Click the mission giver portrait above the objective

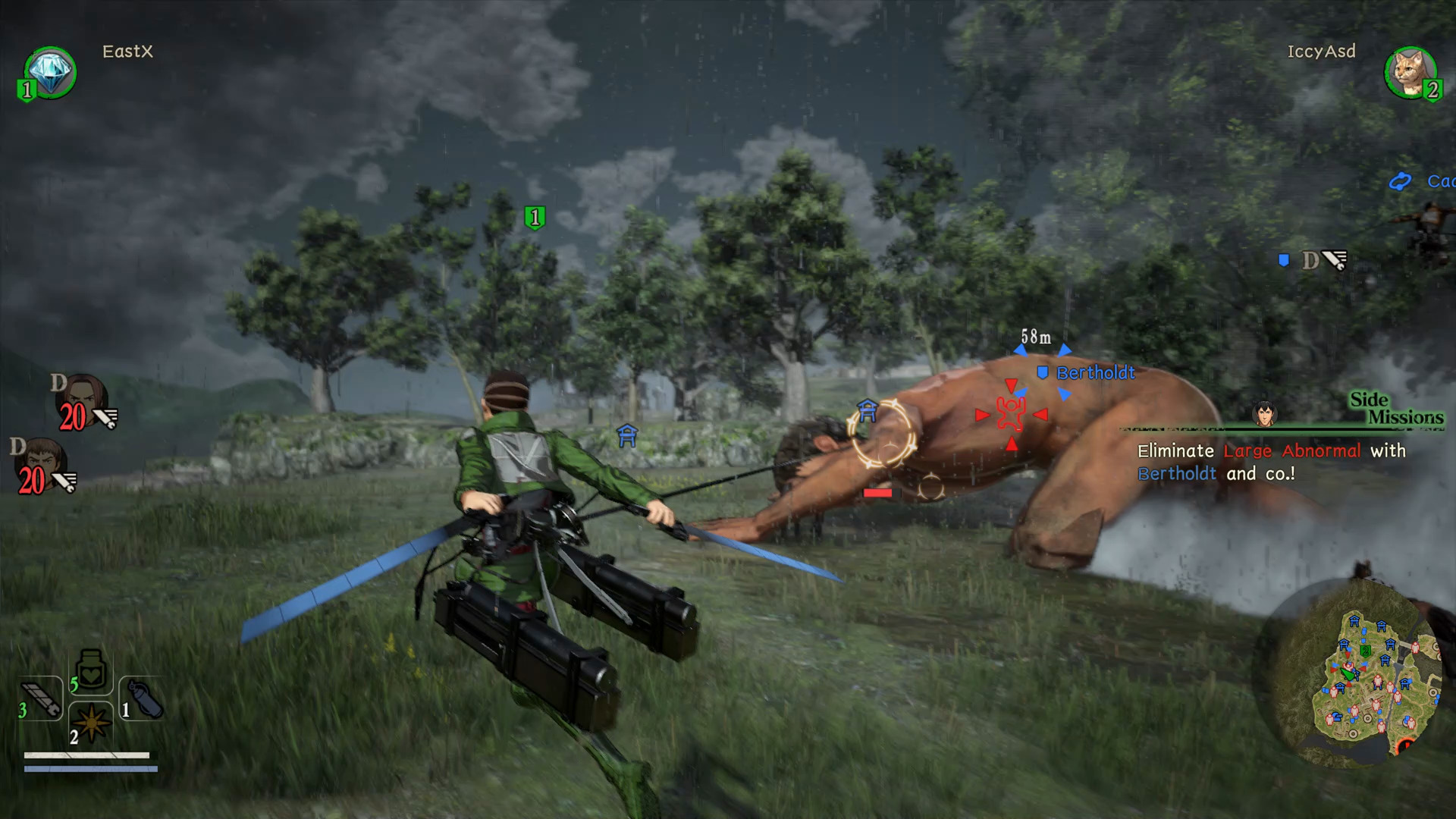click(1264, 413)
